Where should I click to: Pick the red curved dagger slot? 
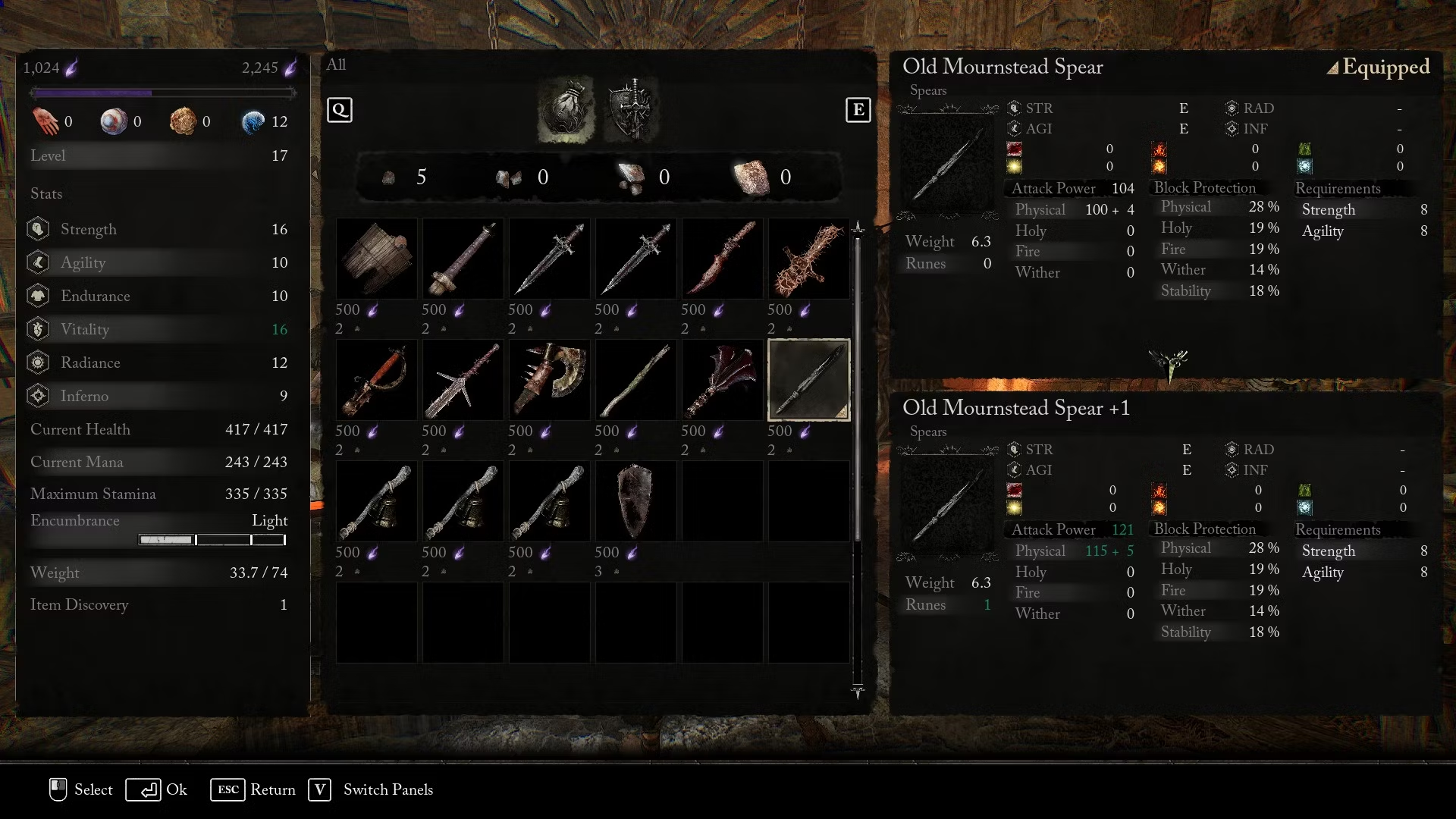pyautogui.click(x=722, y=259)
